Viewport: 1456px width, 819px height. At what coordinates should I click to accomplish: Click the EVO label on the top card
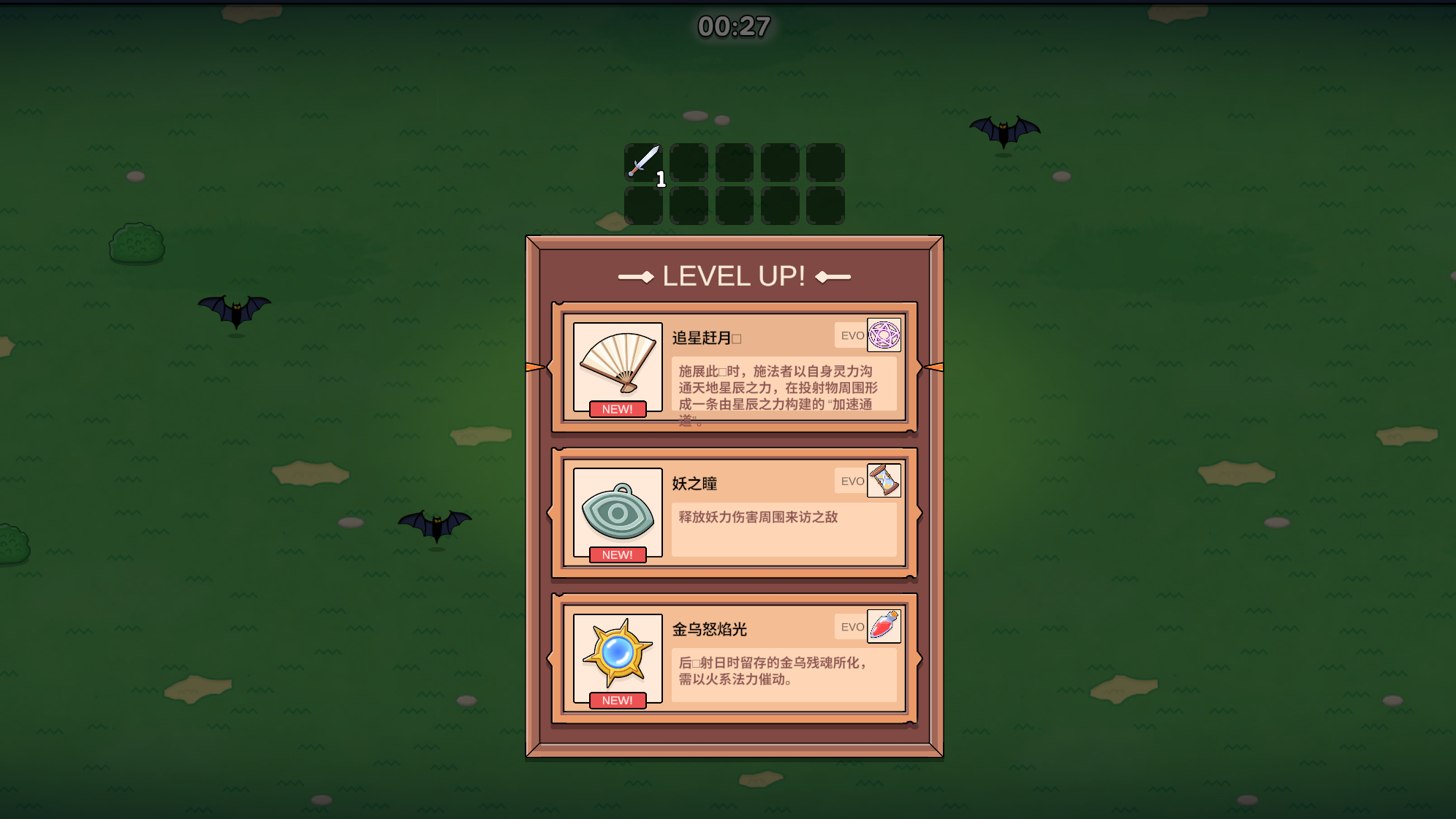(x=852, y=335)
